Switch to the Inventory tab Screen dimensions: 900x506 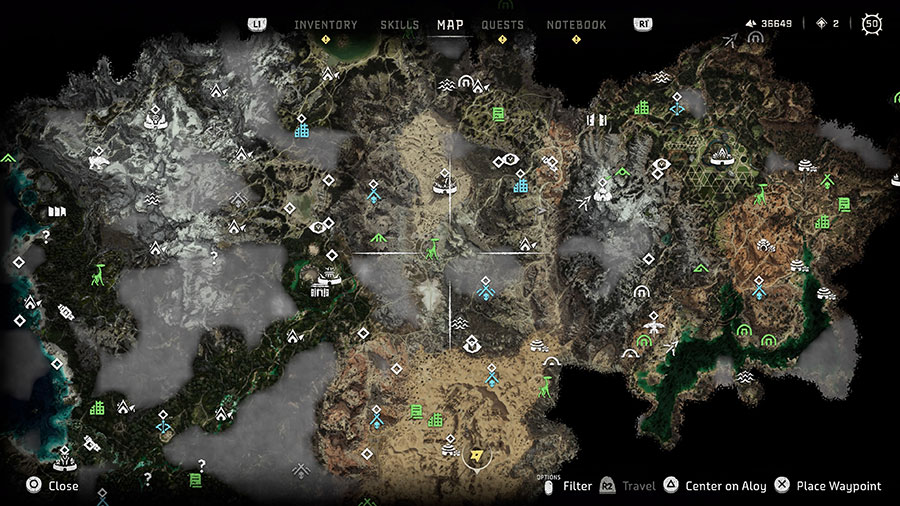(x=325, y=25)
